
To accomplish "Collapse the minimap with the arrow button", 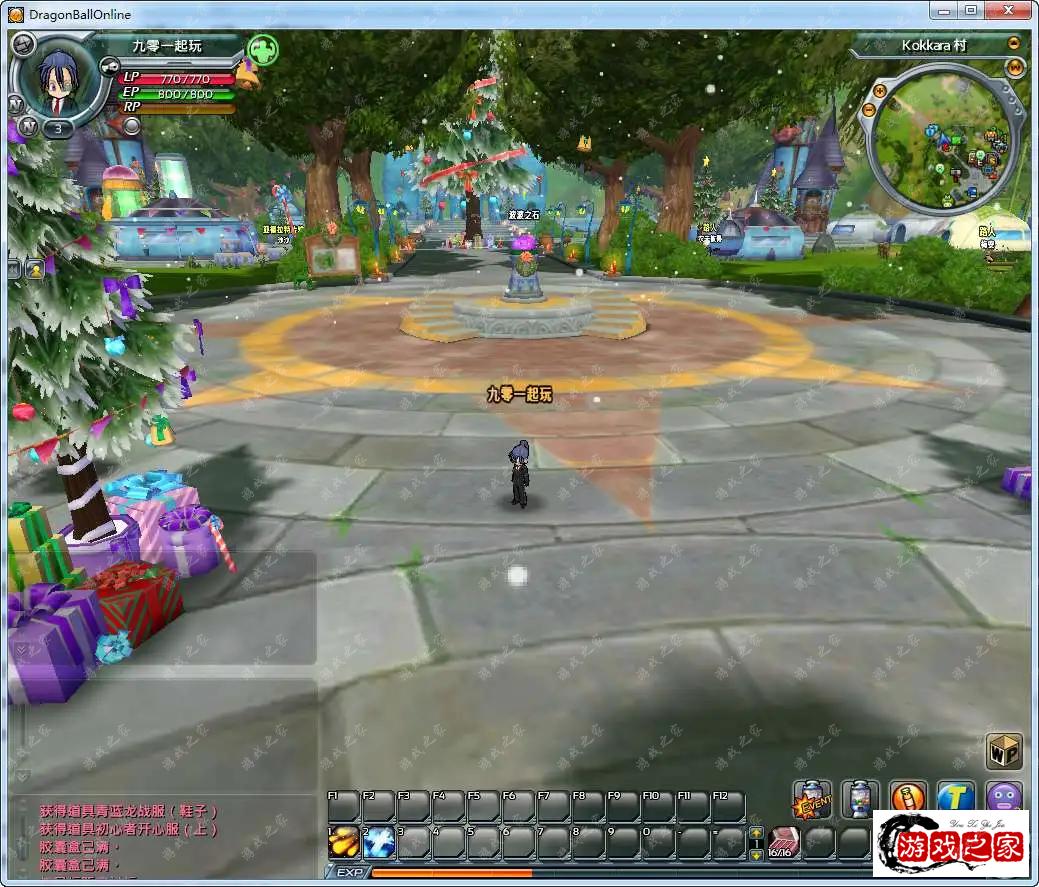I will [1014, 44].
